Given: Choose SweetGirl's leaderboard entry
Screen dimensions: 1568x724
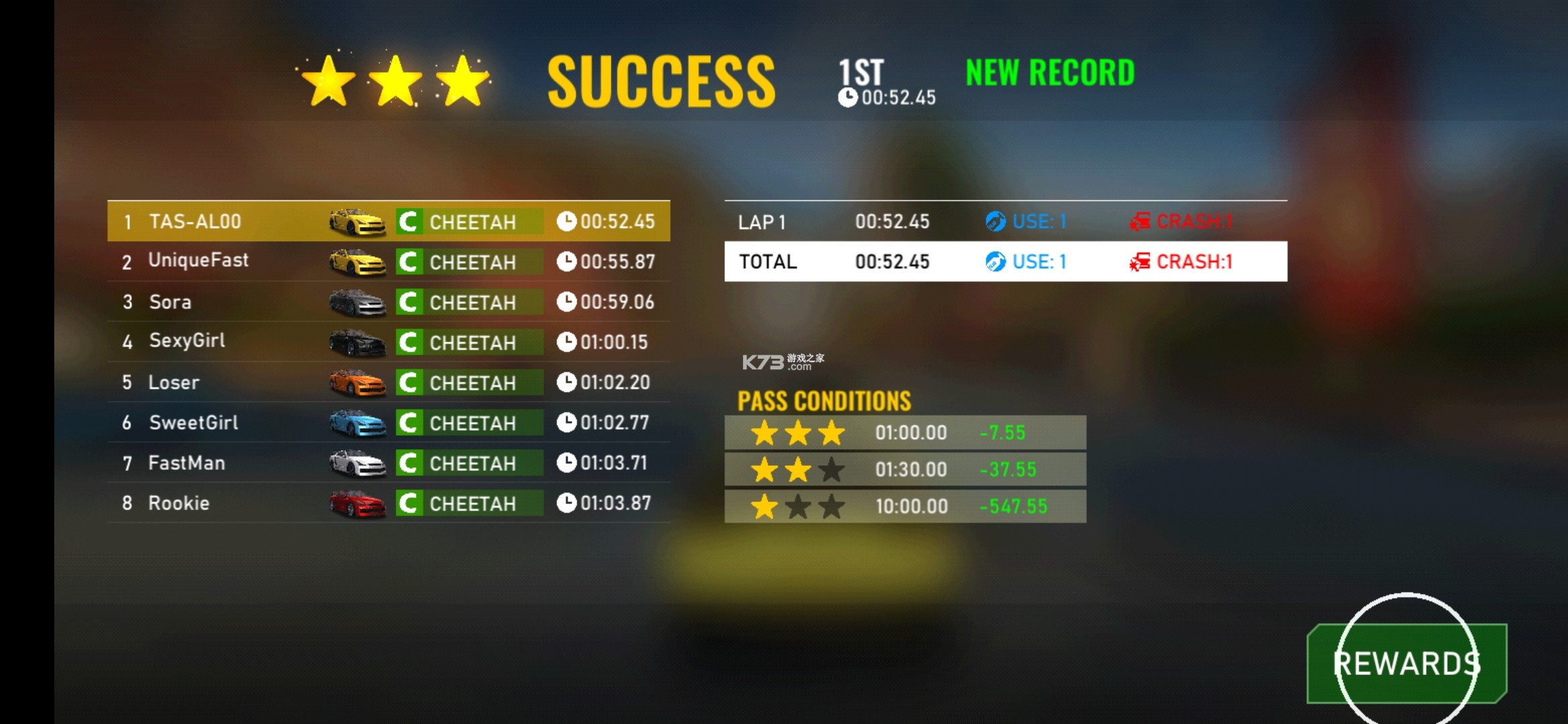Looking at the screenshot, I should (389, 422).
